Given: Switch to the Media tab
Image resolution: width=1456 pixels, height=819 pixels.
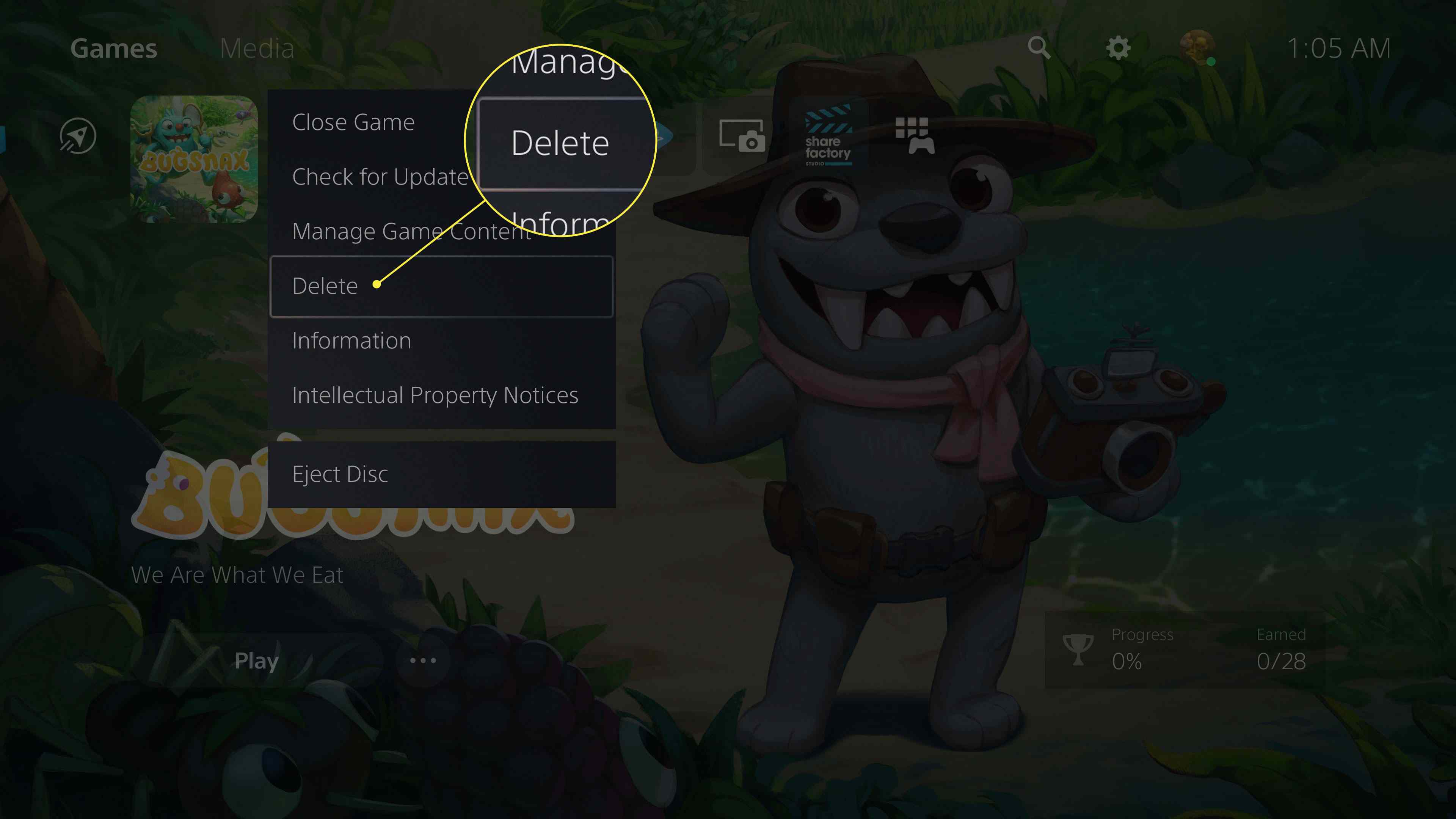Looking at the screenshot, I should (x=257, y=49).
